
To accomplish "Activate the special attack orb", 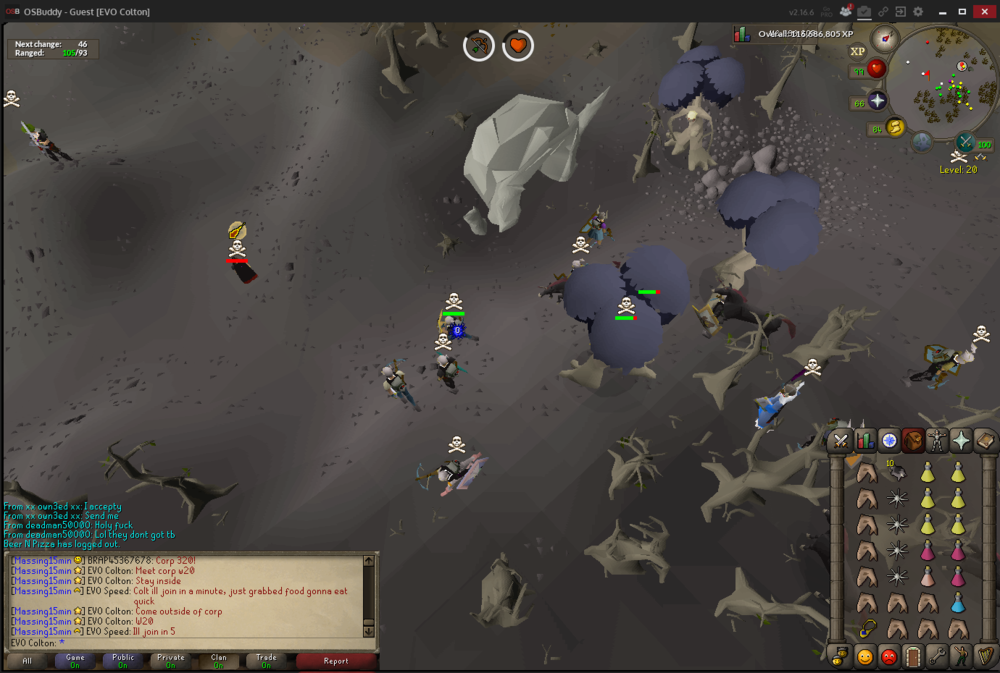I will coord(966,142).
